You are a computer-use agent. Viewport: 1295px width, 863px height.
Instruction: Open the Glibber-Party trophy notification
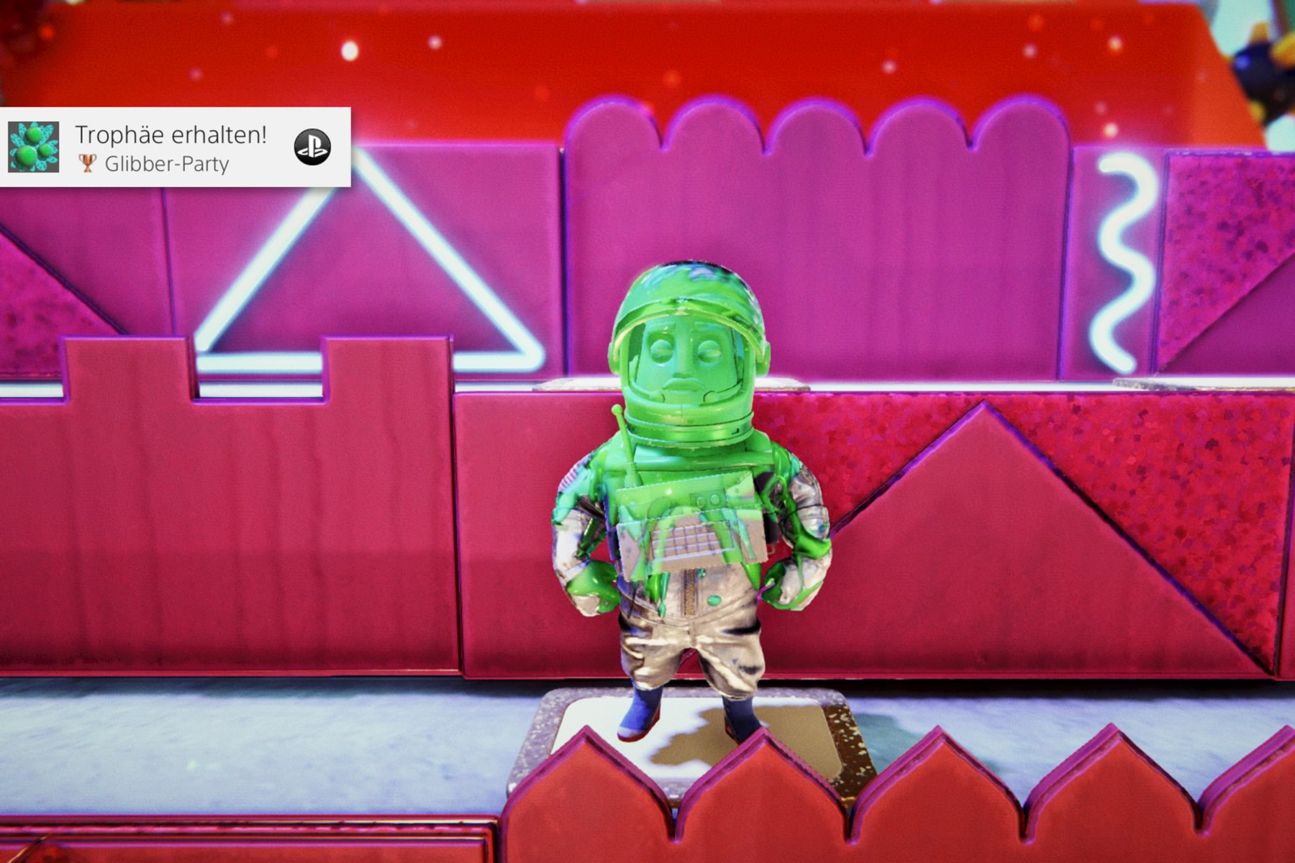pyautogui.click(x=172, y=147)
